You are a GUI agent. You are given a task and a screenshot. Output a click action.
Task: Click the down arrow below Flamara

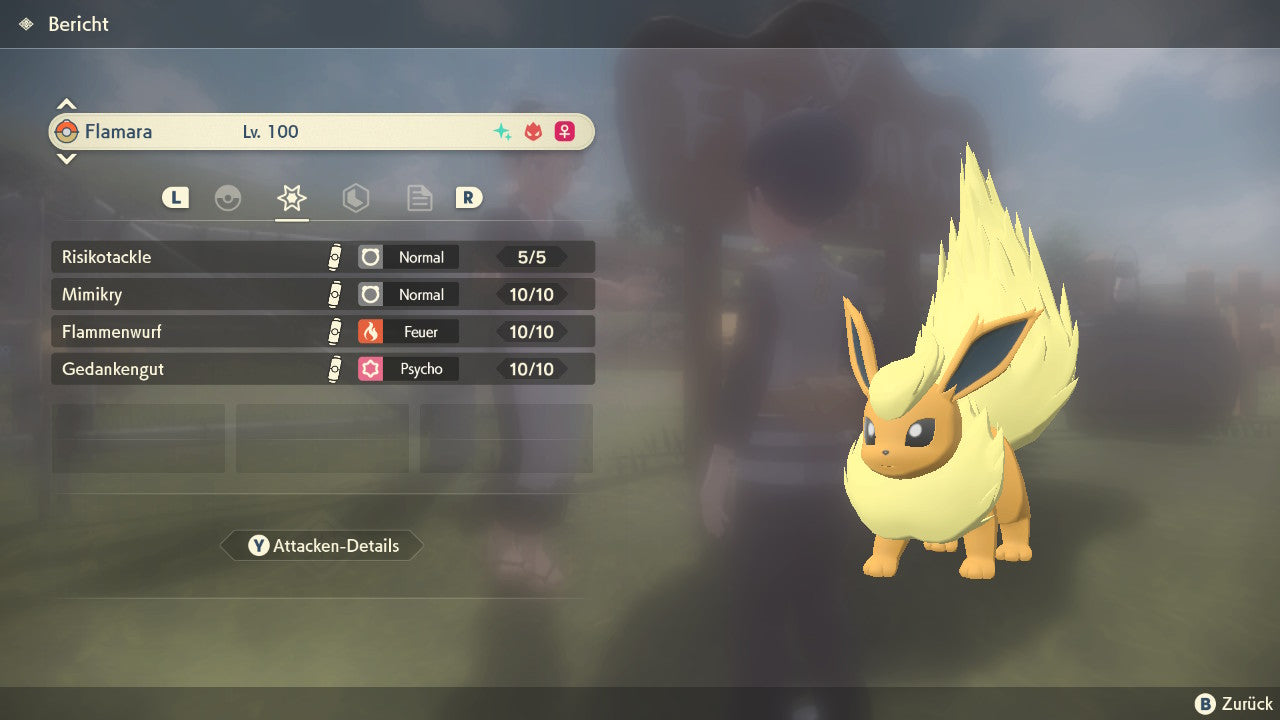66,158
